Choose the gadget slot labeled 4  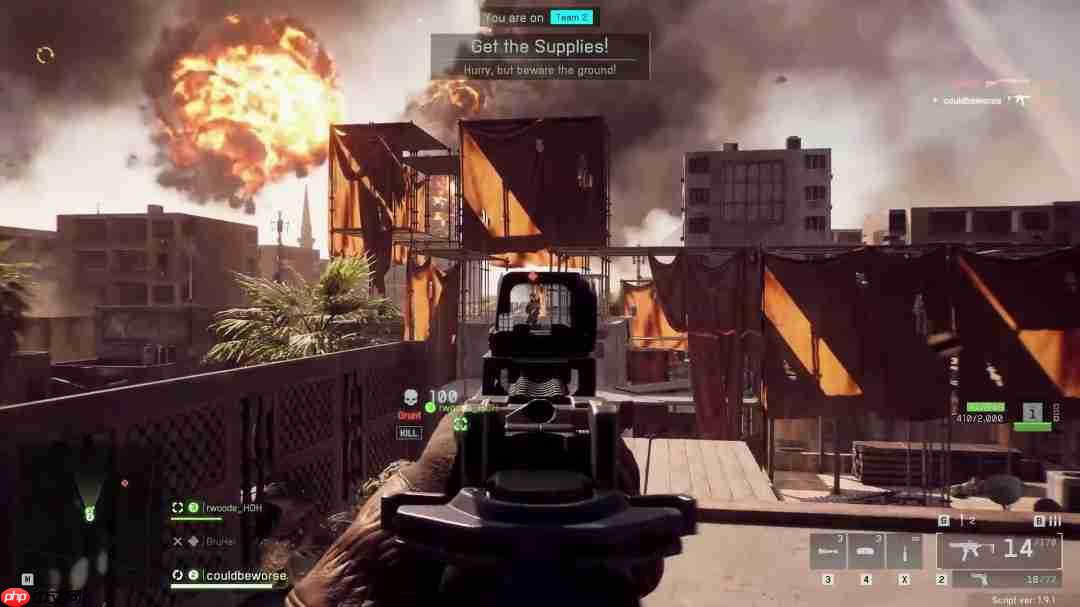point(866,552)
